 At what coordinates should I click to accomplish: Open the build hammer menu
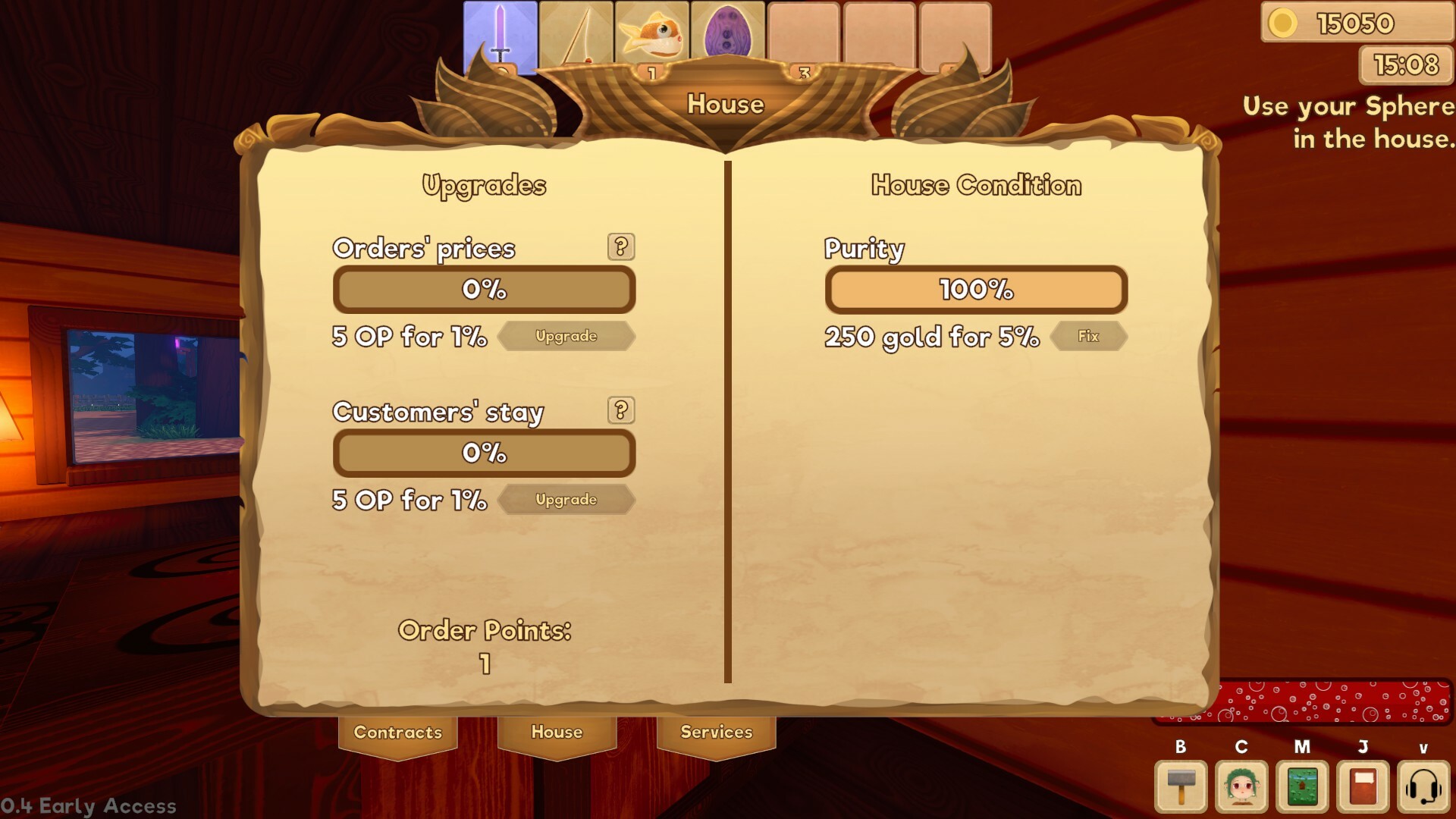1180,786
